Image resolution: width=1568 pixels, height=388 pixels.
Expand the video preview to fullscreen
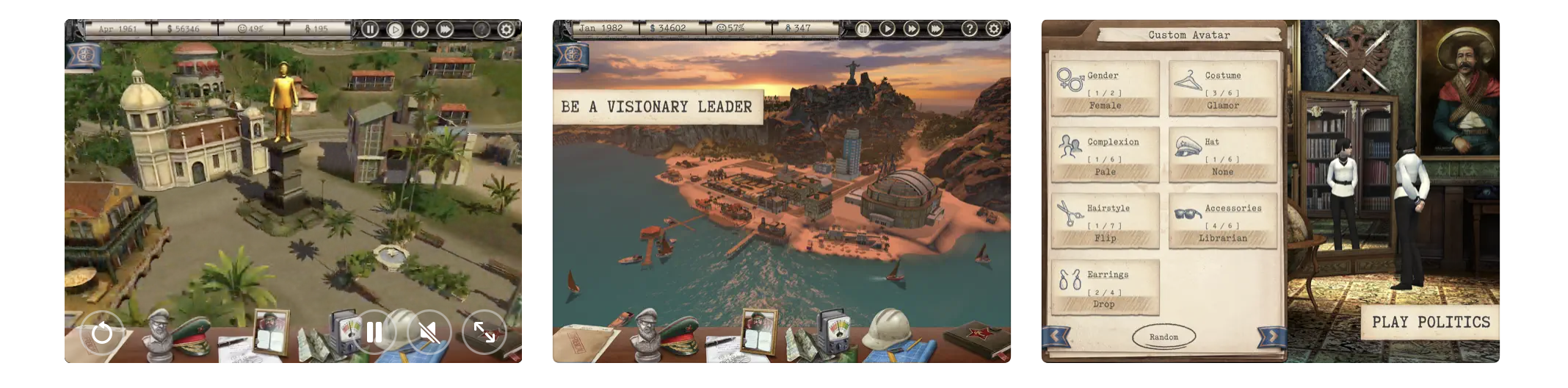coord(484,333)
